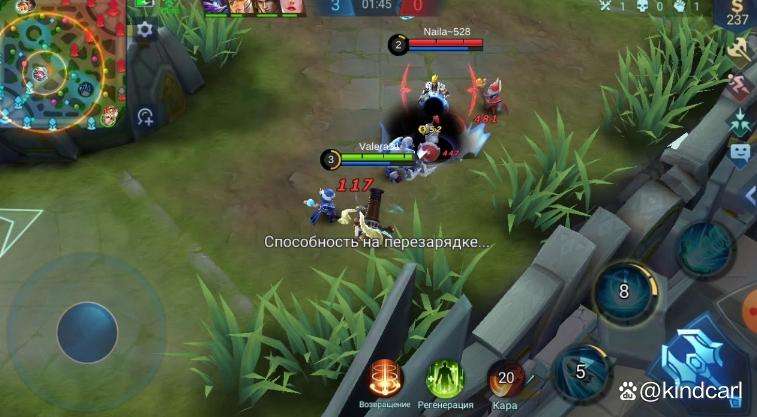The height and width of the screenshot is (417, 757).
Task: Use the Регенерация green heal ability
Action: coord(445,378)
